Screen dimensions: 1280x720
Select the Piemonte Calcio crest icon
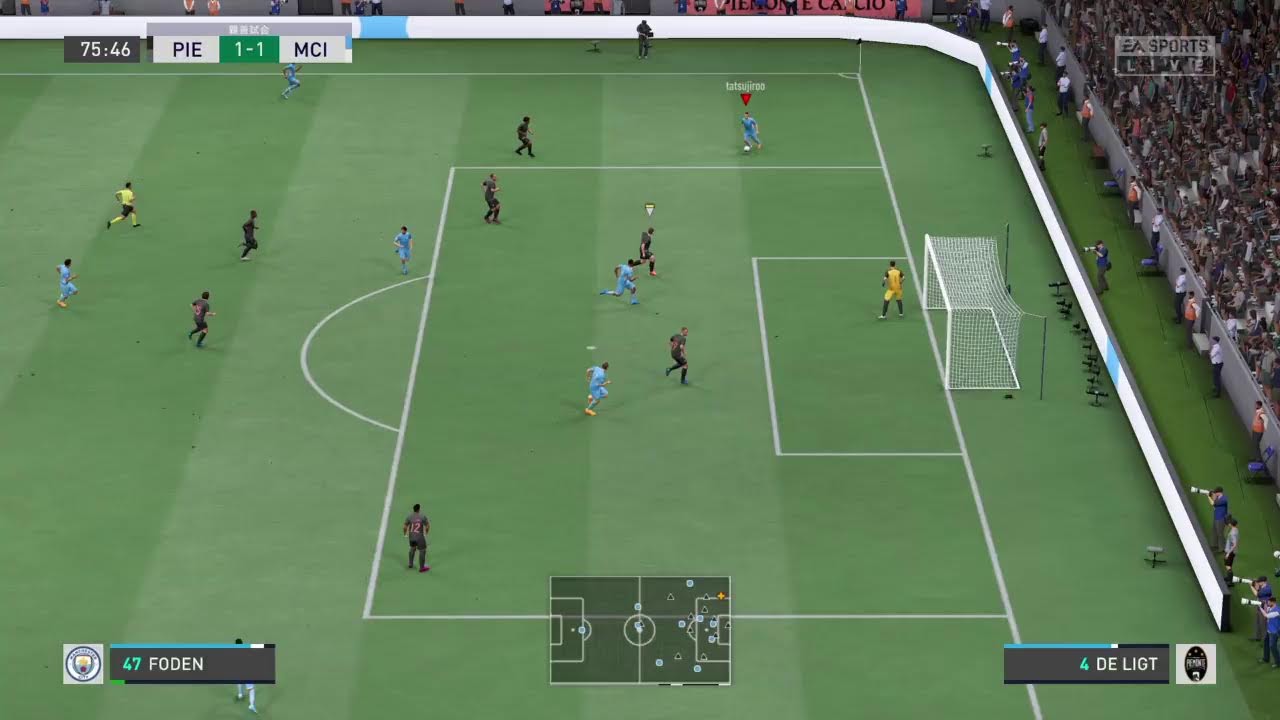pyautogui.click(x=1196, y=664)
